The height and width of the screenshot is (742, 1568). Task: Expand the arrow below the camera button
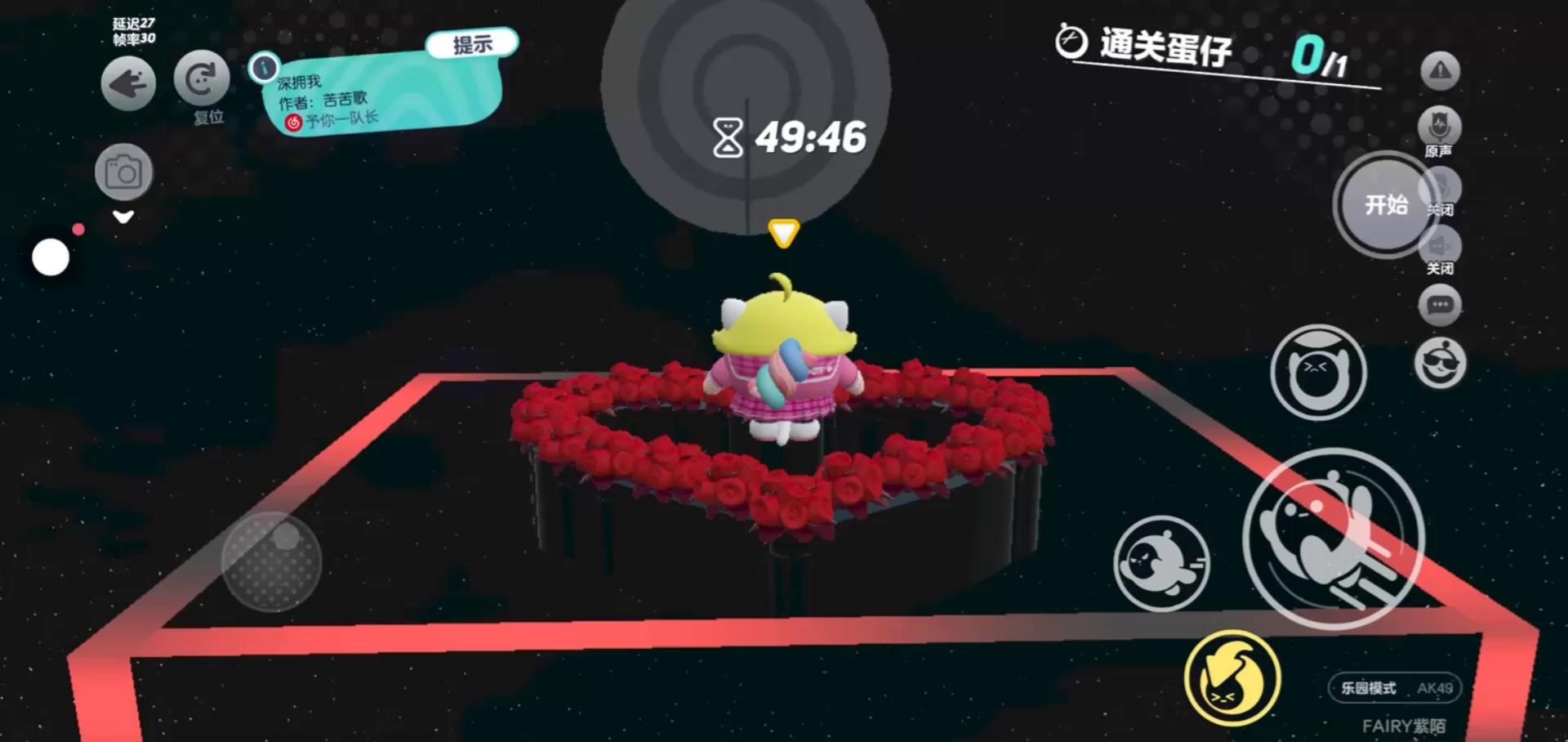click(123, 217)
